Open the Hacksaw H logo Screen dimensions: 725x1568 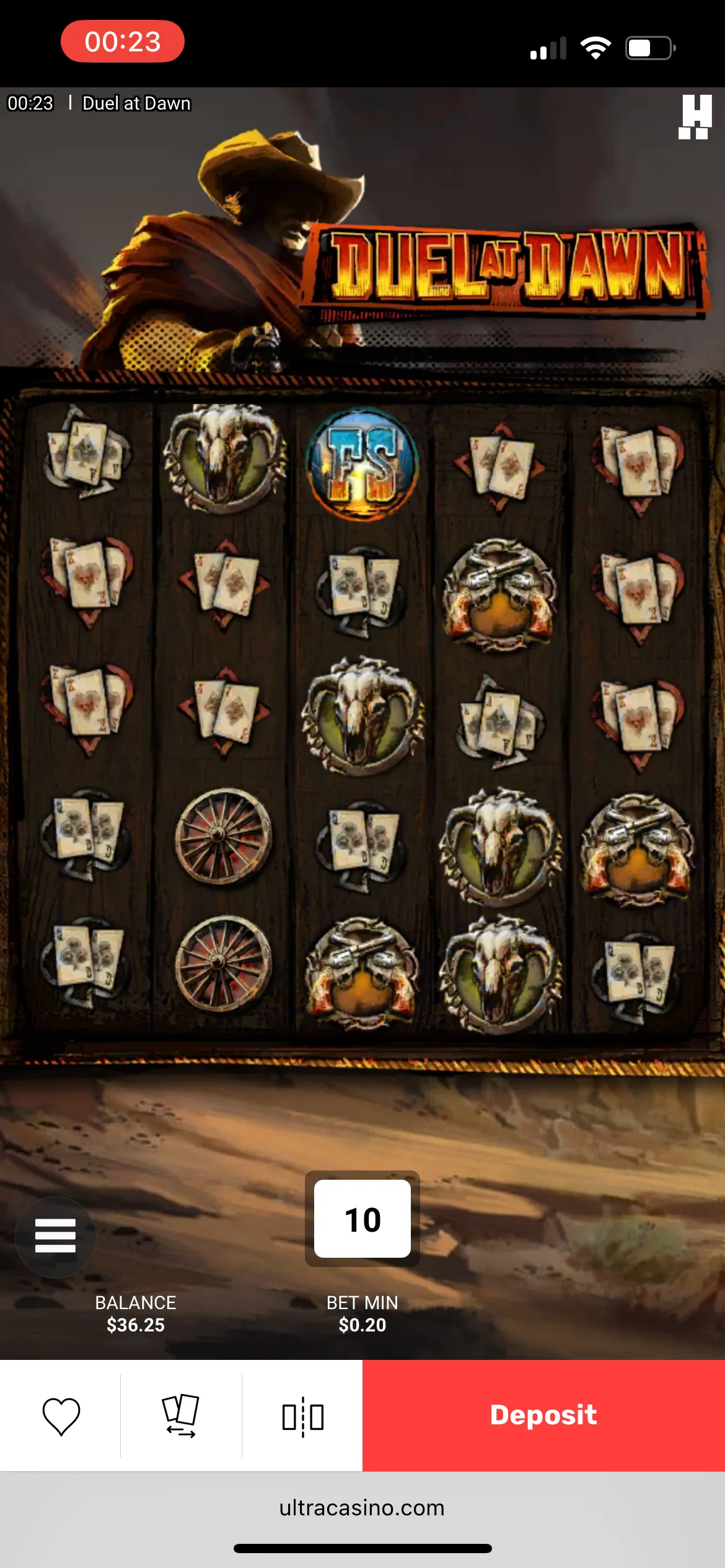[695, 116]
